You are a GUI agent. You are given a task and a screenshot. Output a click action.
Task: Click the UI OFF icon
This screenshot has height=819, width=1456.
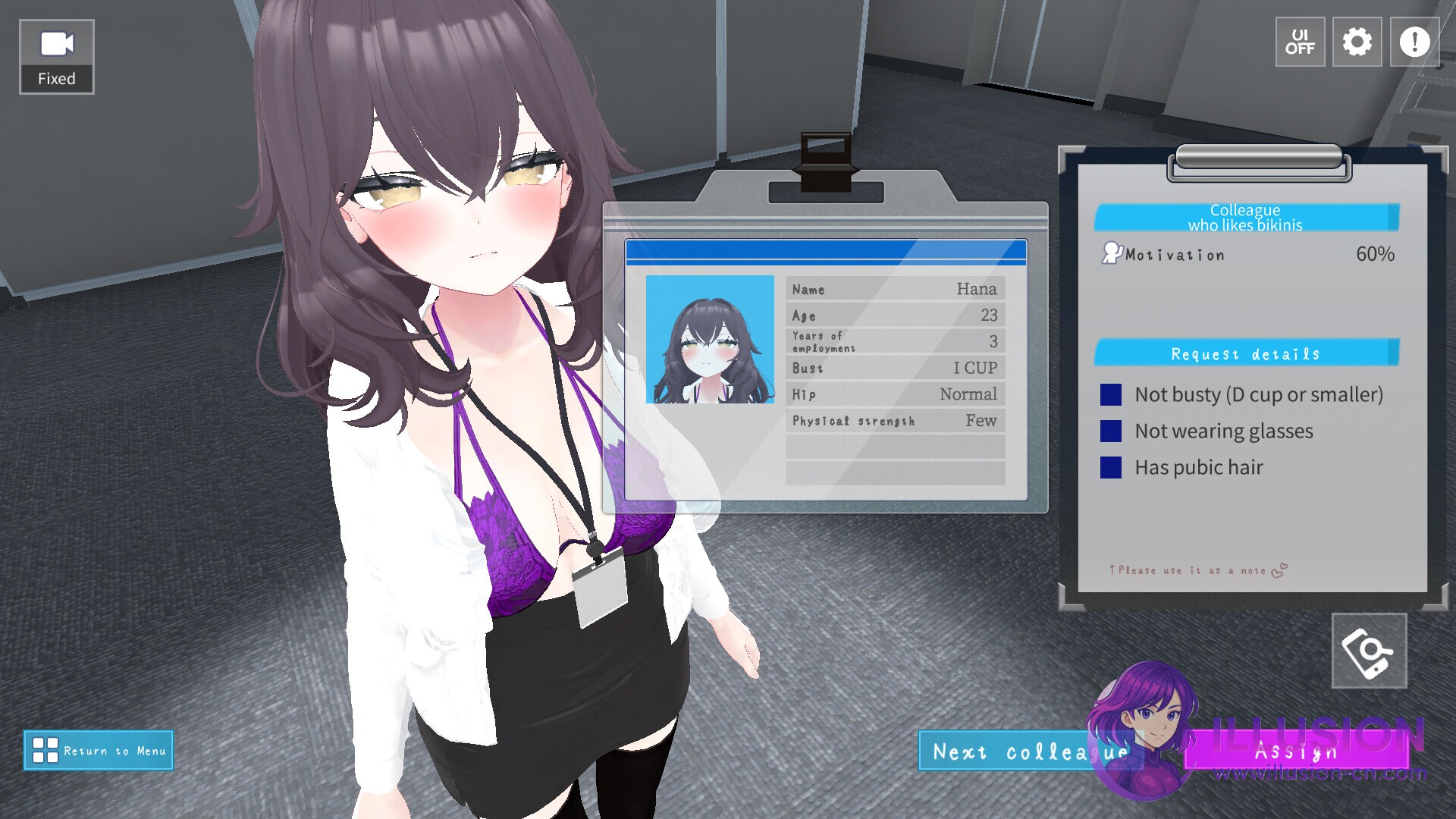[1300, 42]
